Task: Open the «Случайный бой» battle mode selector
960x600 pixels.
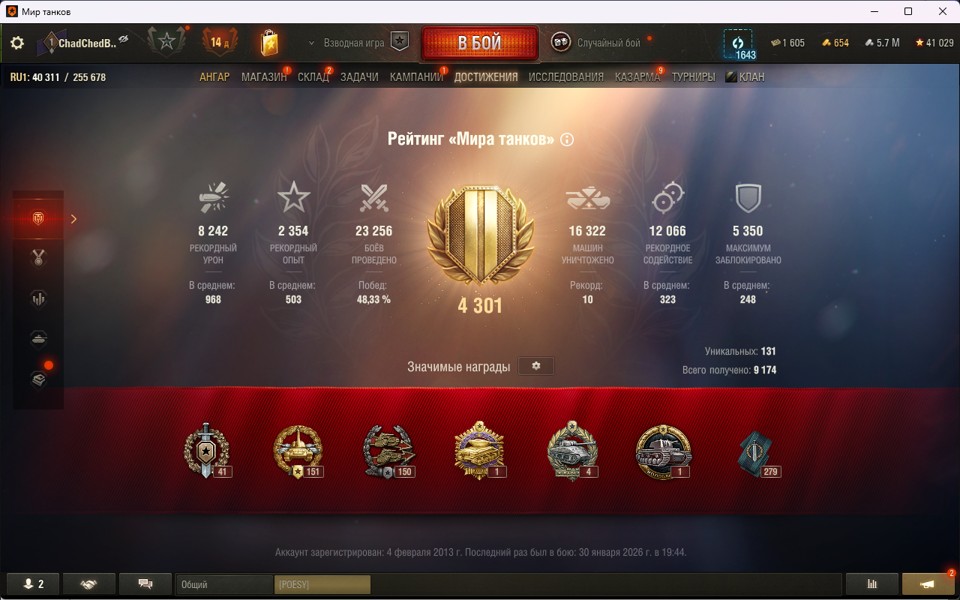Action: pos(596,43)
